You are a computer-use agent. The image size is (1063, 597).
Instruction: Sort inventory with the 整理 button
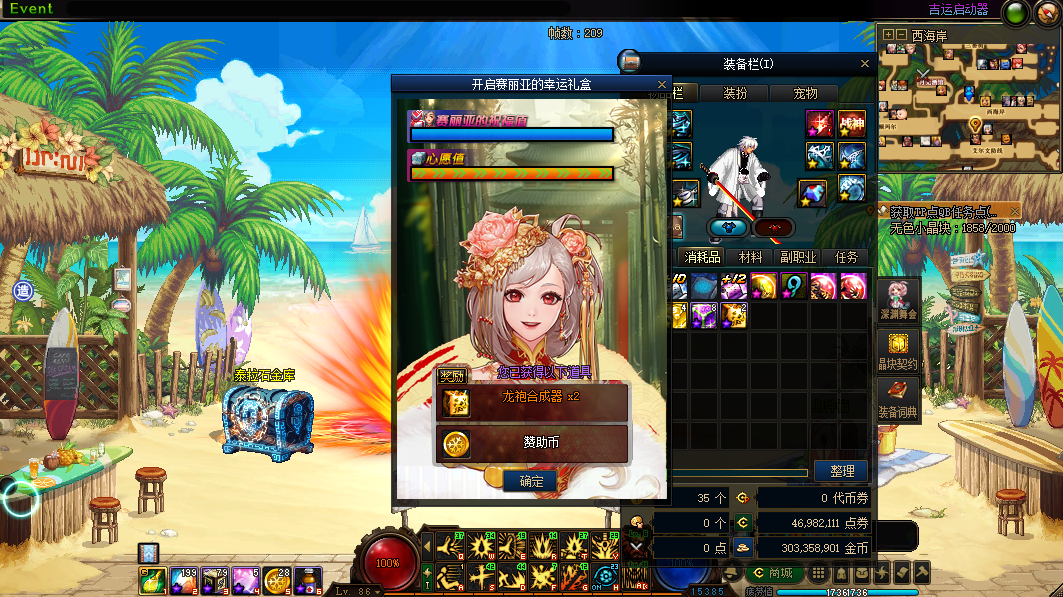[841, 471]
